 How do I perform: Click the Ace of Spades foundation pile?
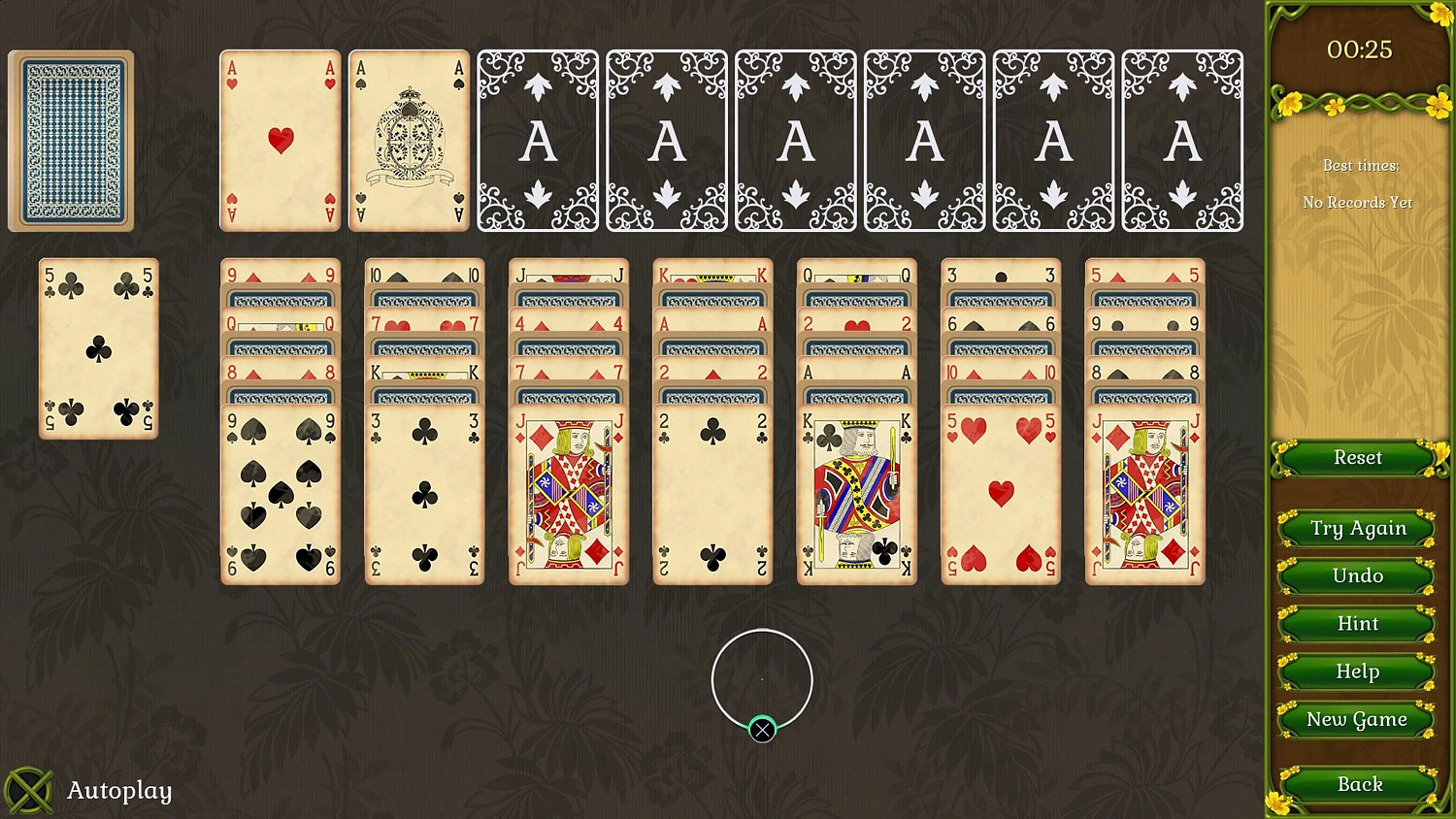pos(409,139)
